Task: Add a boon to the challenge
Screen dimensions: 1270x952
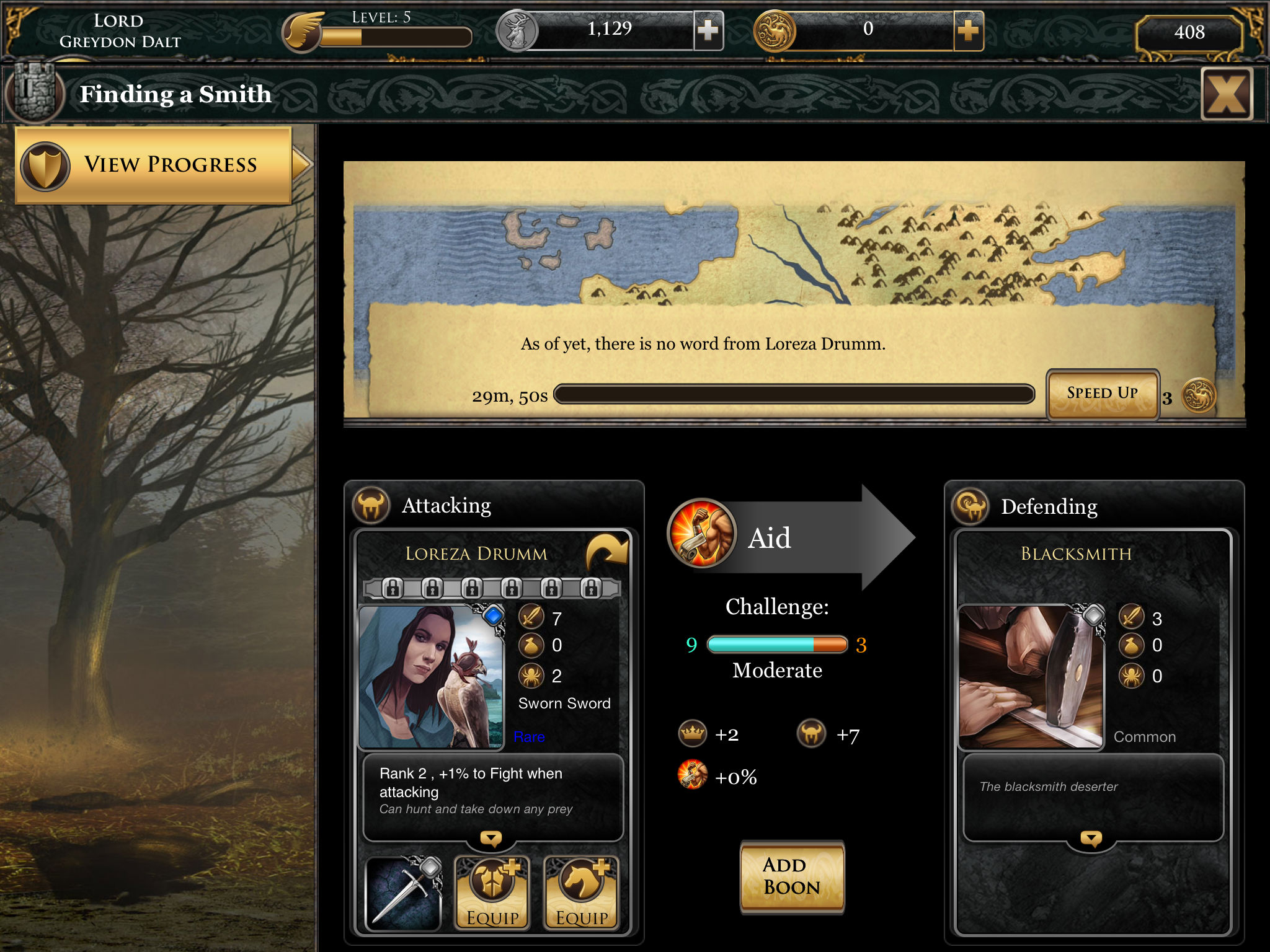Action: (792, 876)
